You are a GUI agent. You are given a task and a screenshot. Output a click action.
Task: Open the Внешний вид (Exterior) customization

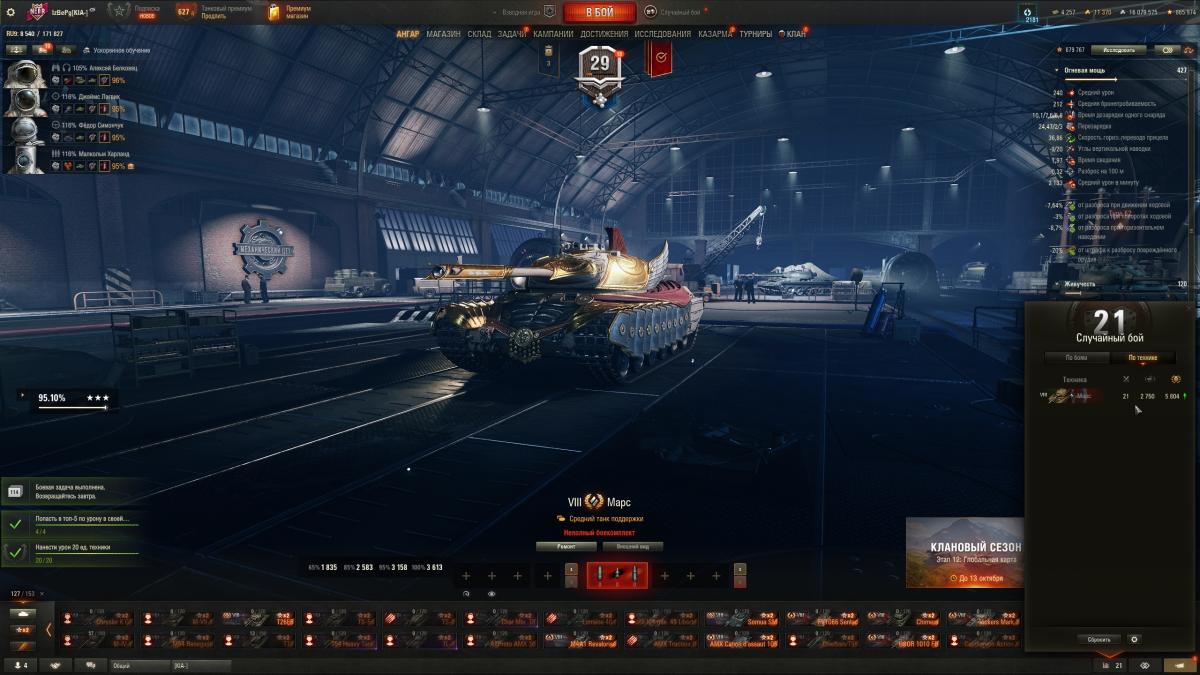coord(633,547)
